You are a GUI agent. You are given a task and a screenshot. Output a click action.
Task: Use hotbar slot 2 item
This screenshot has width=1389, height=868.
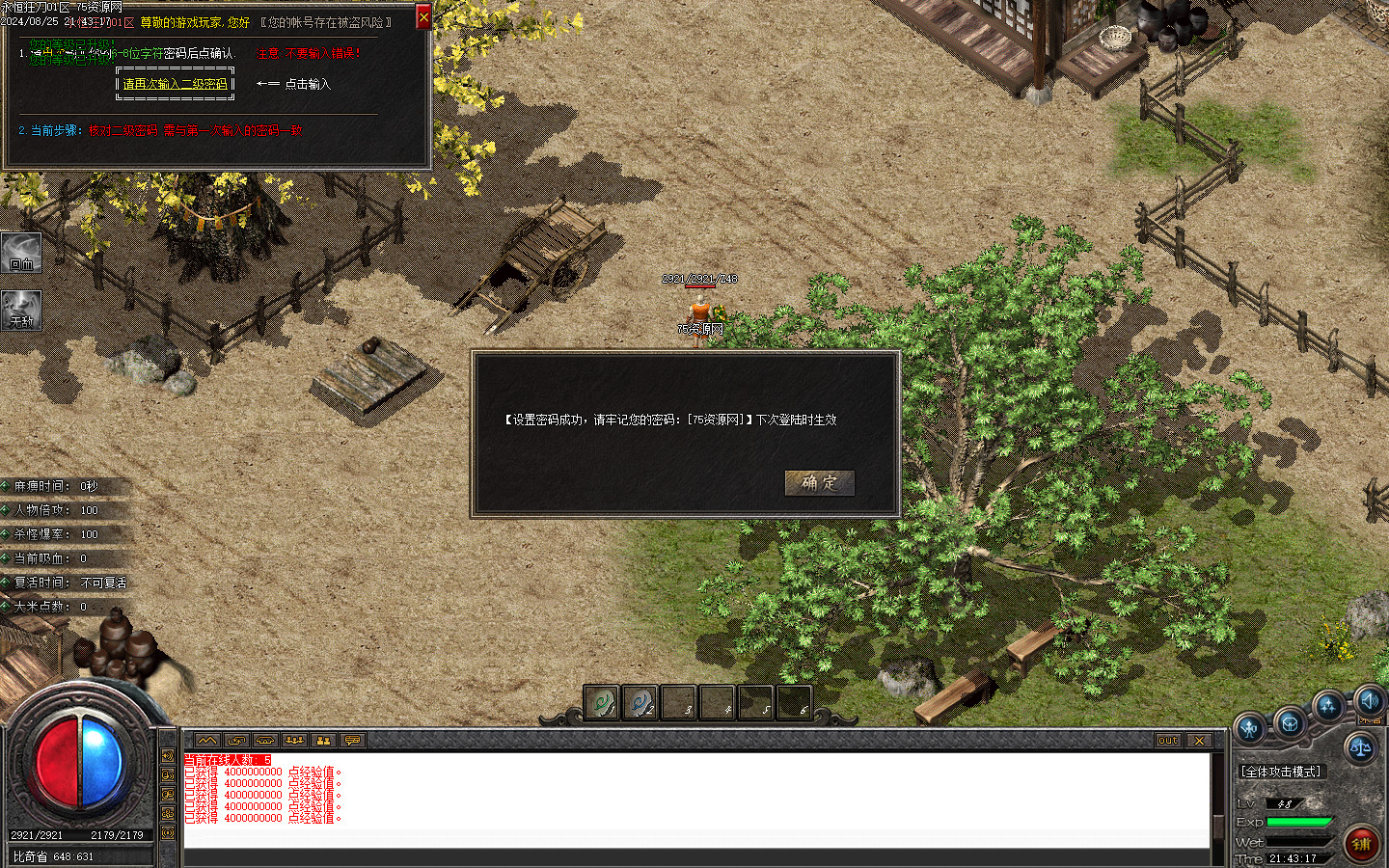tap(640, 703)
